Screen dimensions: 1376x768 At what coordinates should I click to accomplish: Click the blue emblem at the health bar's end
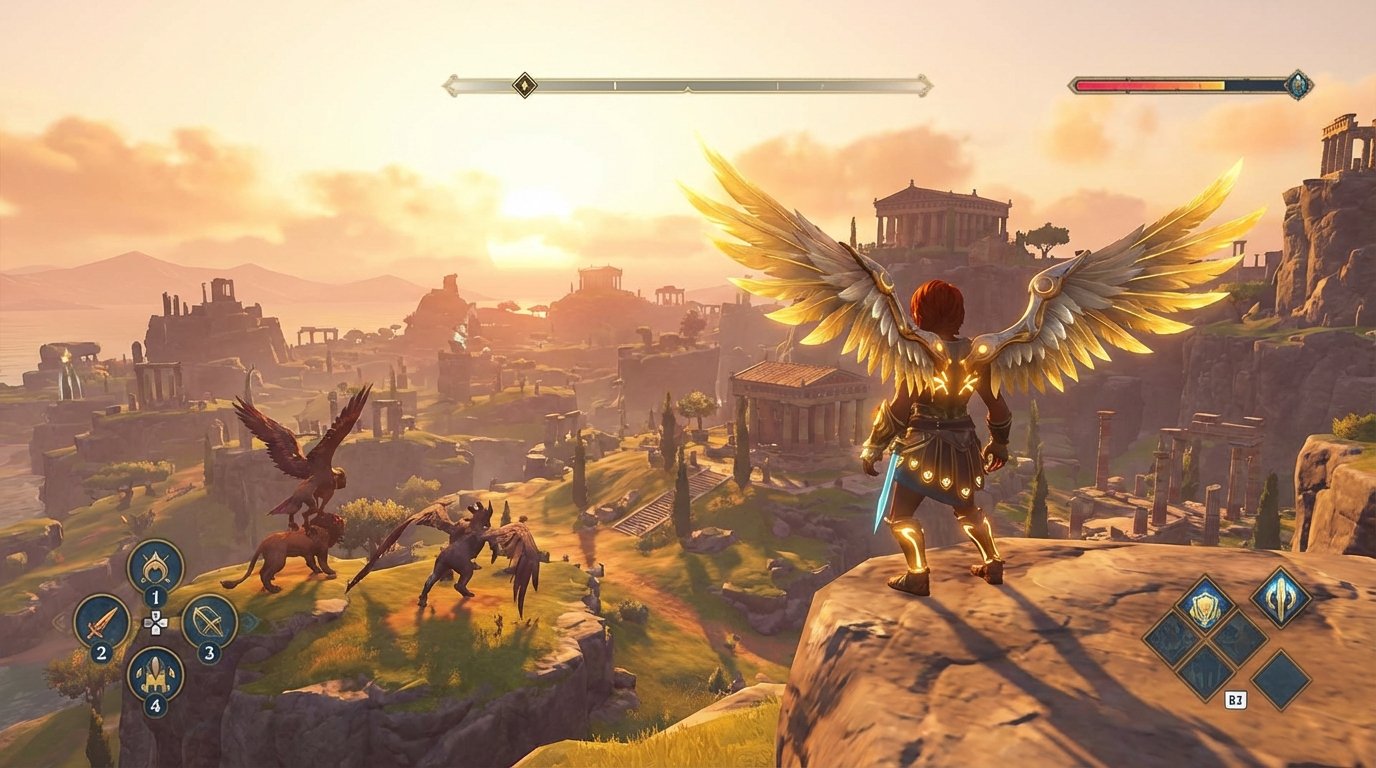[1300, 85]
